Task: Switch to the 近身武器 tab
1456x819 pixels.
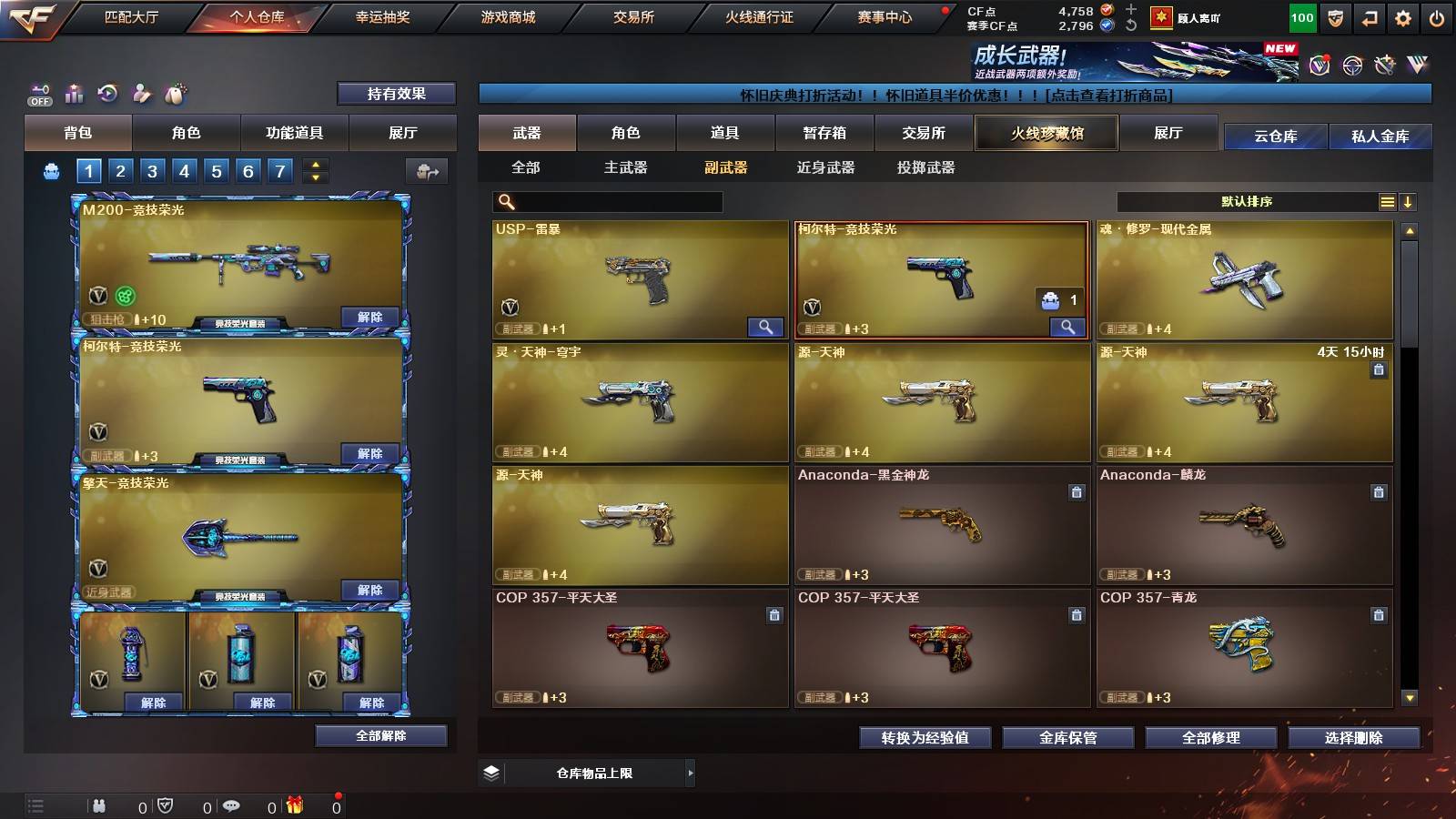Action: tap(825, 167)
